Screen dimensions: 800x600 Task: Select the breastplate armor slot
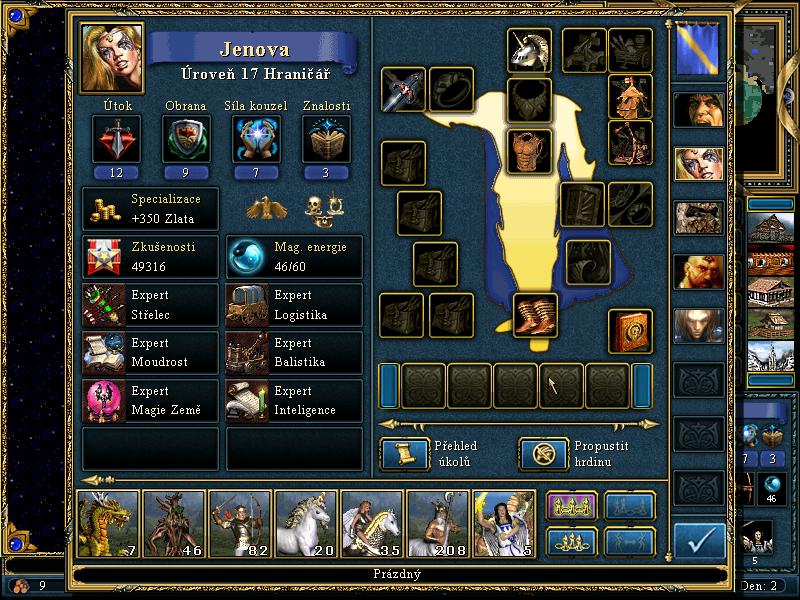coord(530,151)
